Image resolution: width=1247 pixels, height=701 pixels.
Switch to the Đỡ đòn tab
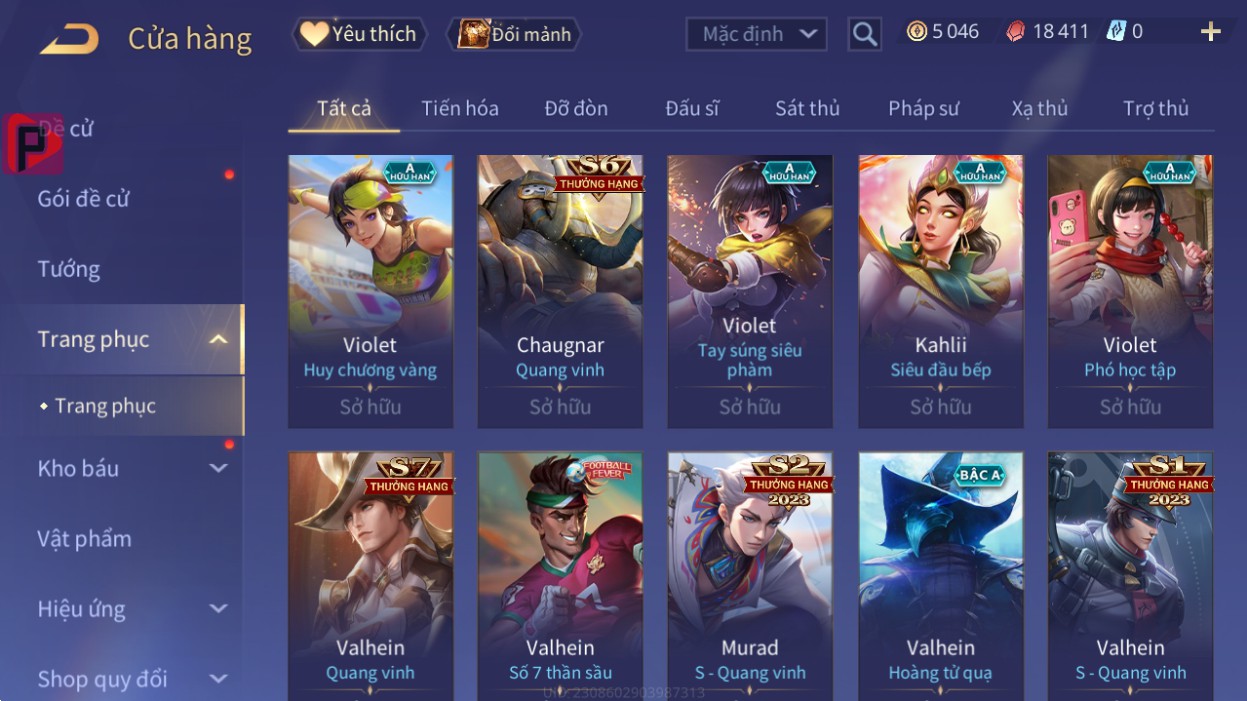coord(576,108)
